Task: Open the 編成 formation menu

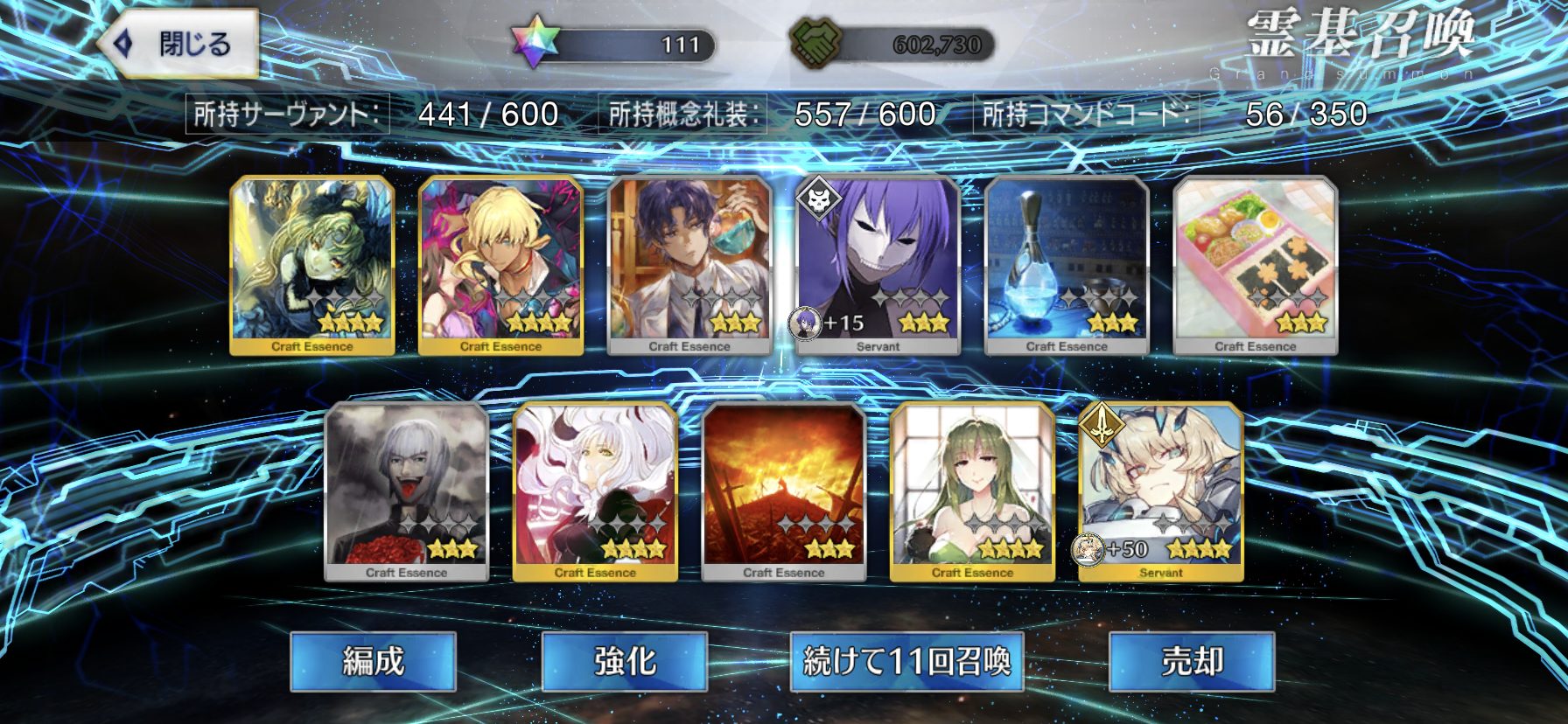Action: pyautogui.click(x=374, y=661)
